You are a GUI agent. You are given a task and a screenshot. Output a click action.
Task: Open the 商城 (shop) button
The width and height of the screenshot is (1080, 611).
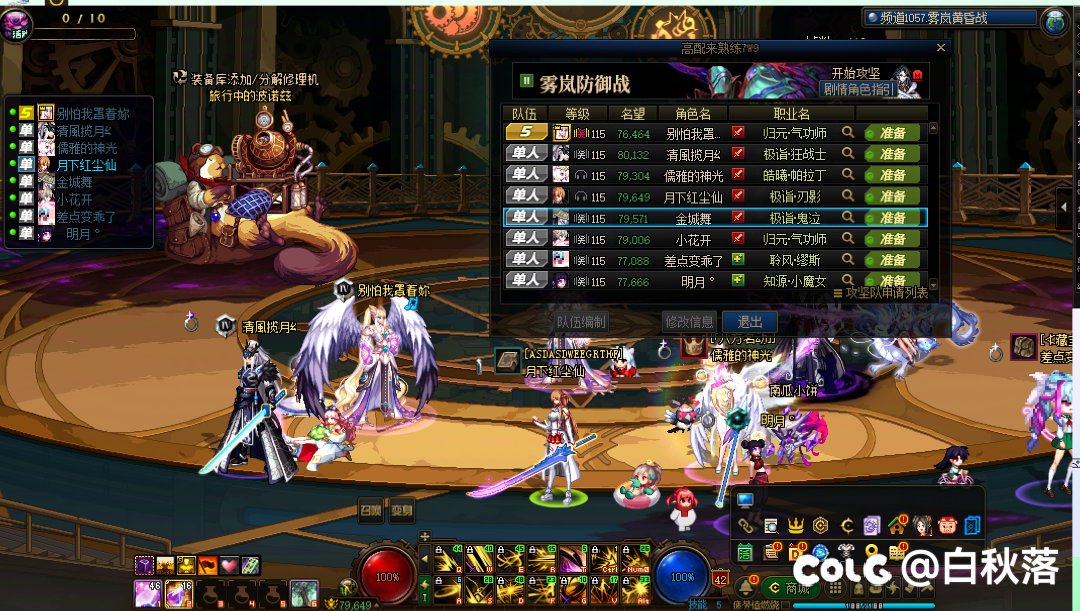[x=792, y=588]
